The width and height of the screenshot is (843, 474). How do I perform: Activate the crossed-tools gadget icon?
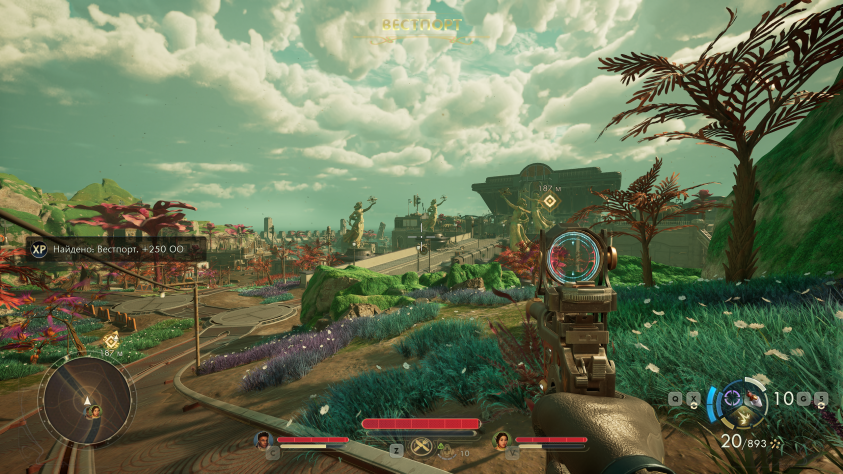421,448
